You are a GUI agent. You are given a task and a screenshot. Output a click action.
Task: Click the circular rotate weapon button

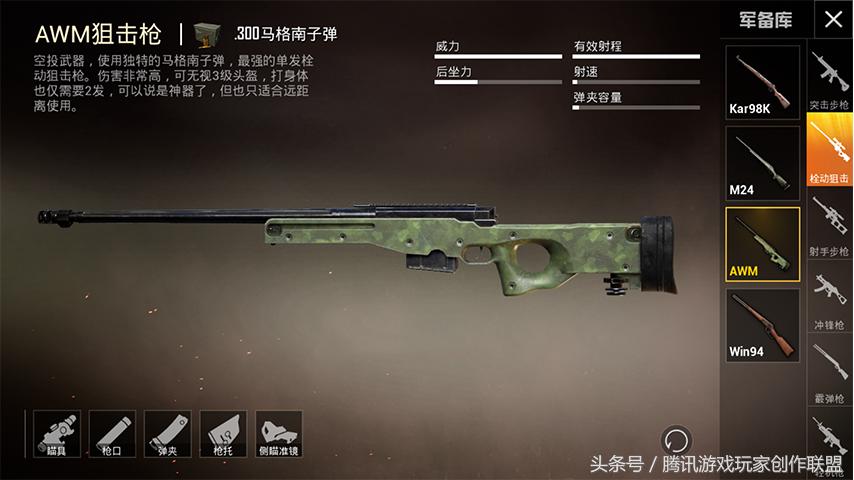[676, 440]
